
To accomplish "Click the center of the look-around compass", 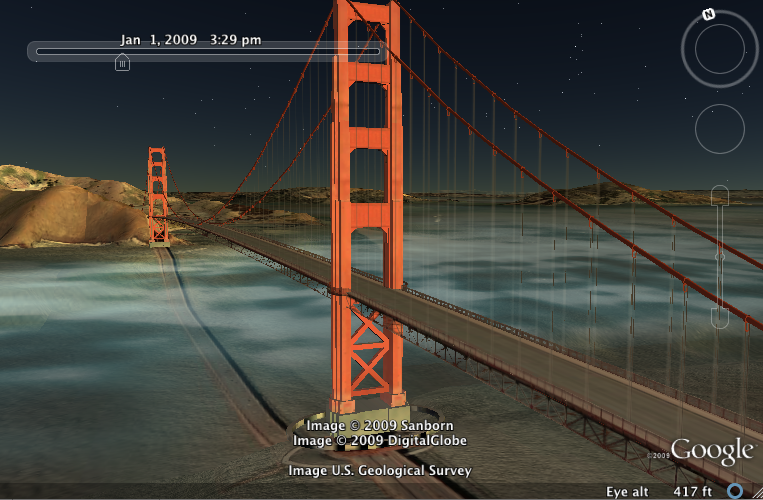I will (x=720, y=49).
